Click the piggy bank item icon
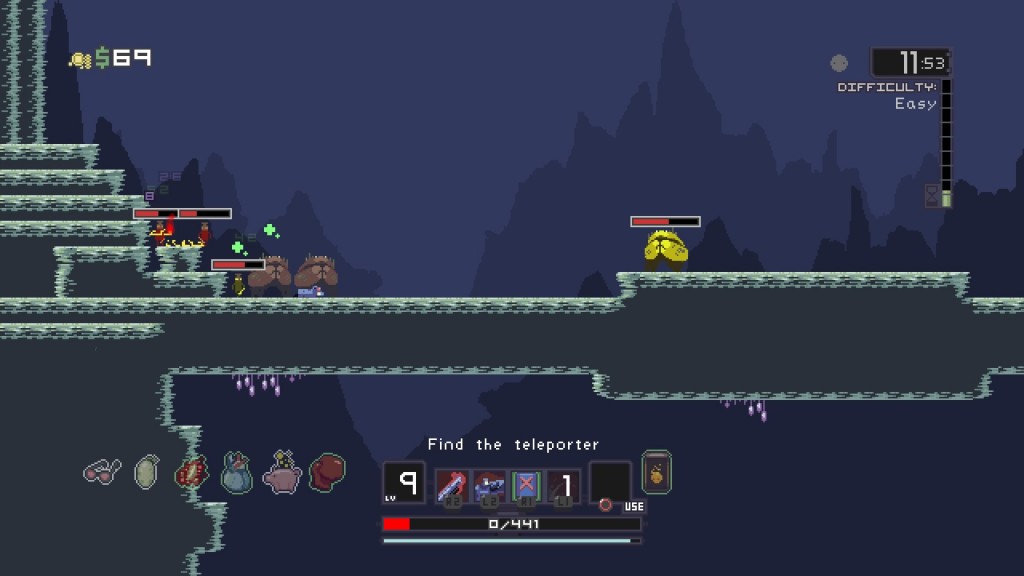Viewport: 1024px width, 576px height. [282, 472]
